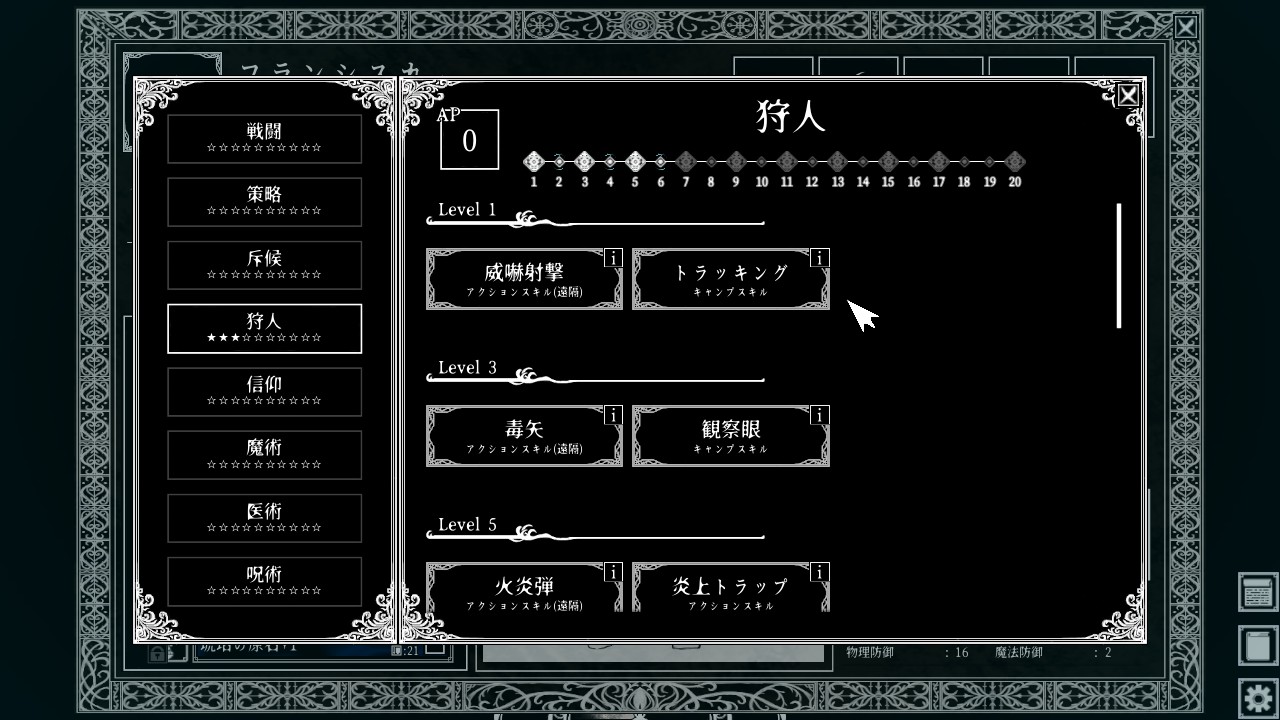Image resolution: width=1280 pixels, height=720 pixels.
Task: Open info for the 炎上トラップ skill
Action: 820,573
